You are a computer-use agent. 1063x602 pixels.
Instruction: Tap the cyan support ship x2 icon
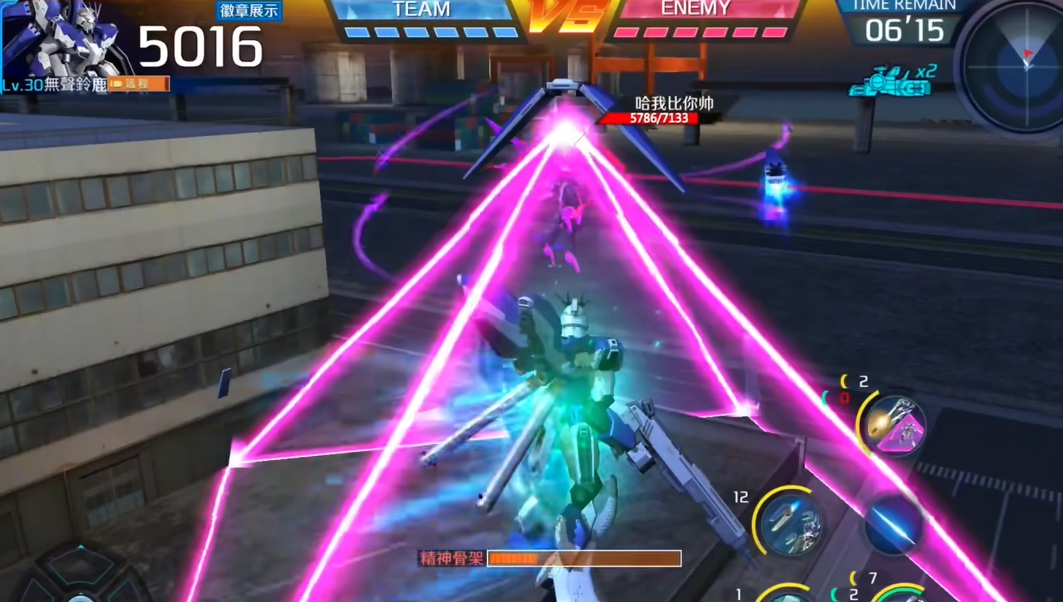[x=885, y=83]
